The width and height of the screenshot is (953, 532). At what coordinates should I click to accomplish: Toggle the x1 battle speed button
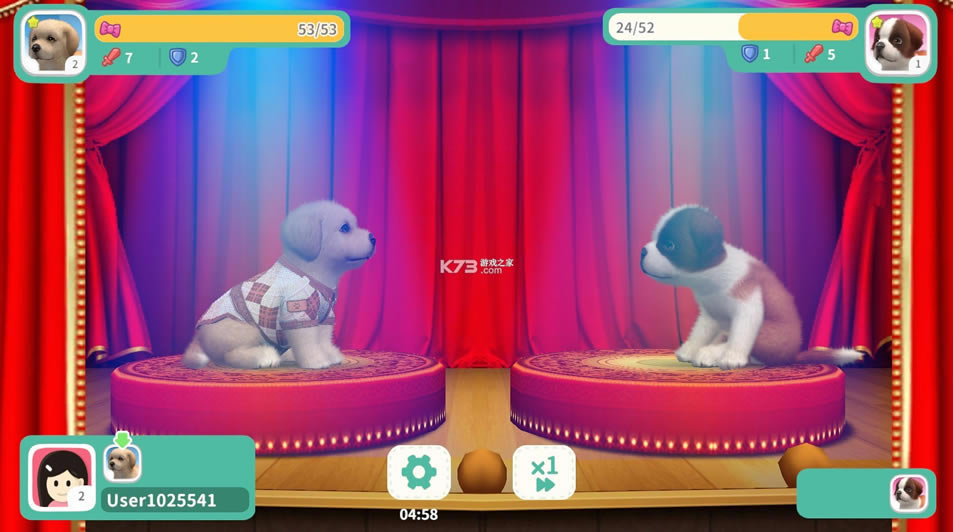click(544, 472)
